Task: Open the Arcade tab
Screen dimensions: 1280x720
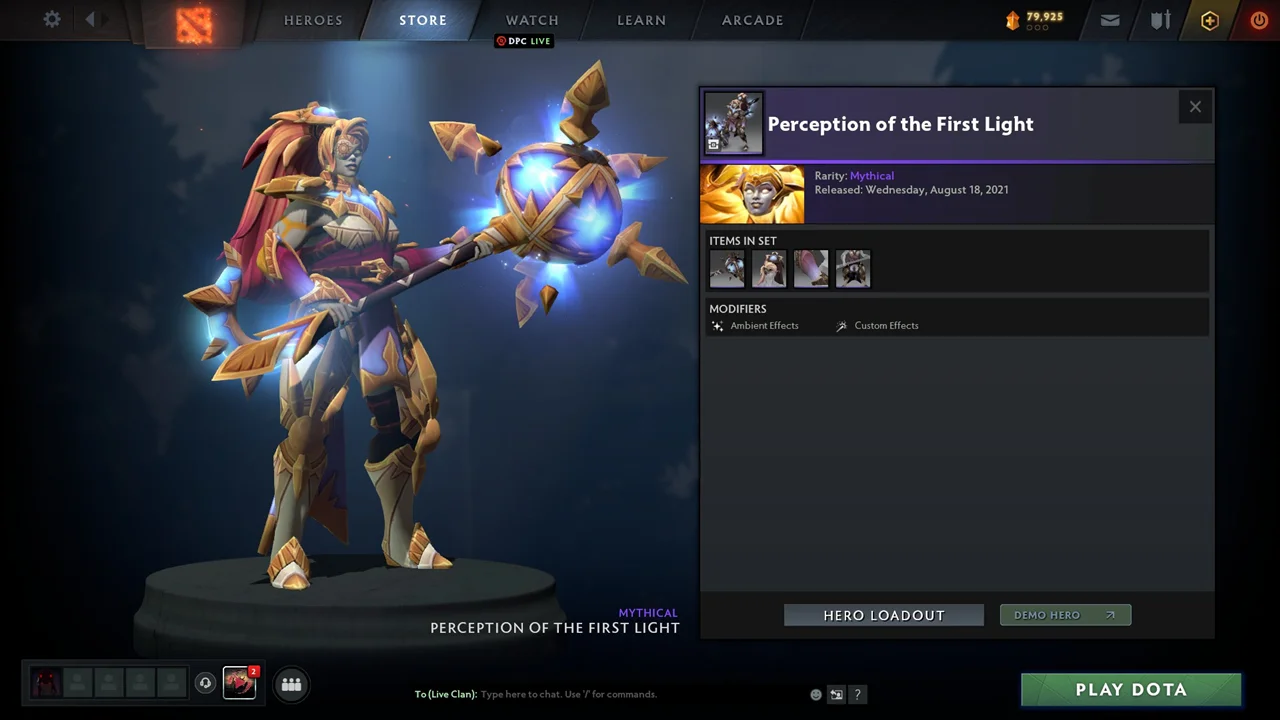Action: (753, 20)
